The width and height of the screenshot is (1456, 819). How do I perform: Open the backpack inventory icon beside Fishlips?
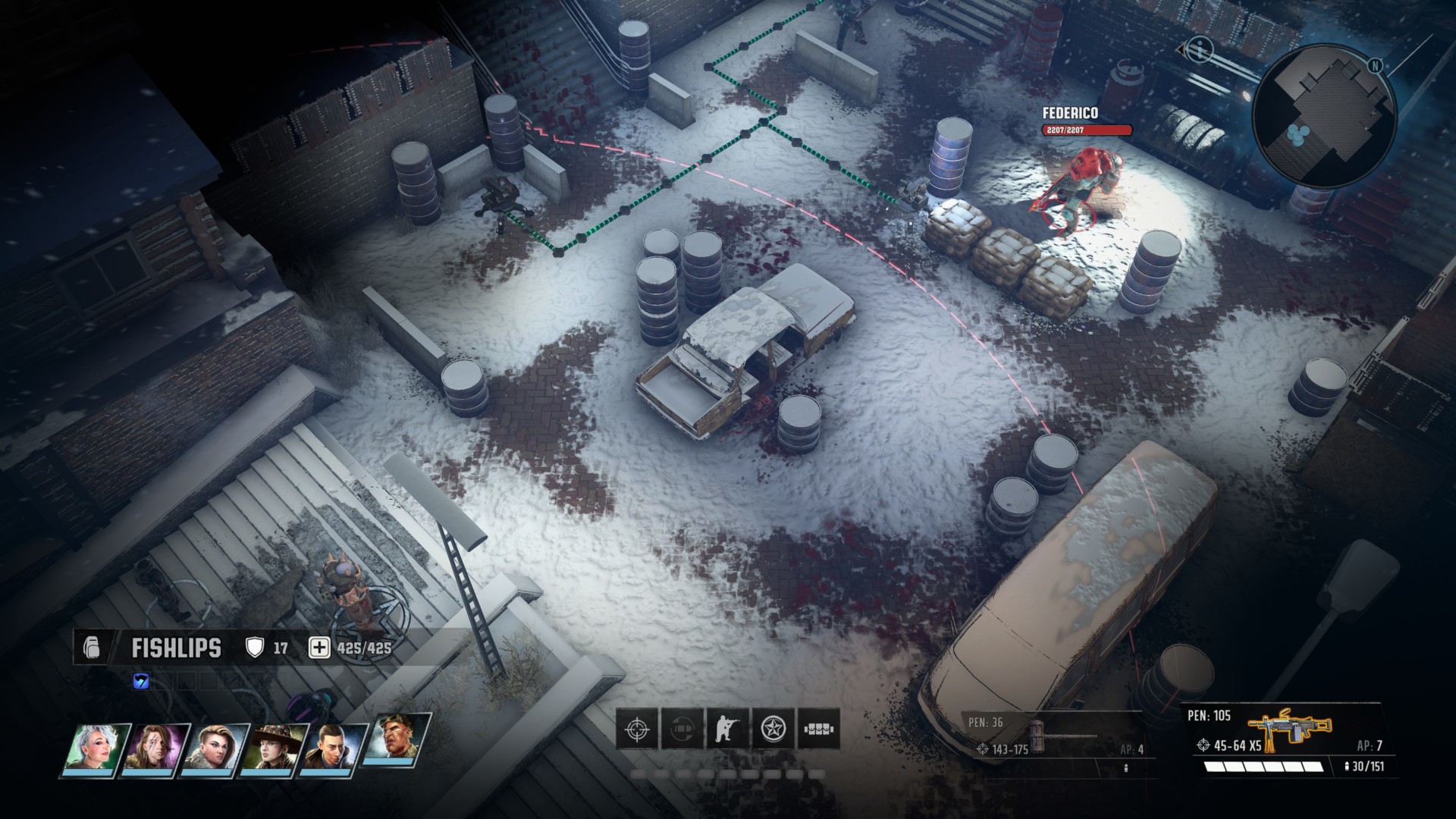tap(91, 648)
